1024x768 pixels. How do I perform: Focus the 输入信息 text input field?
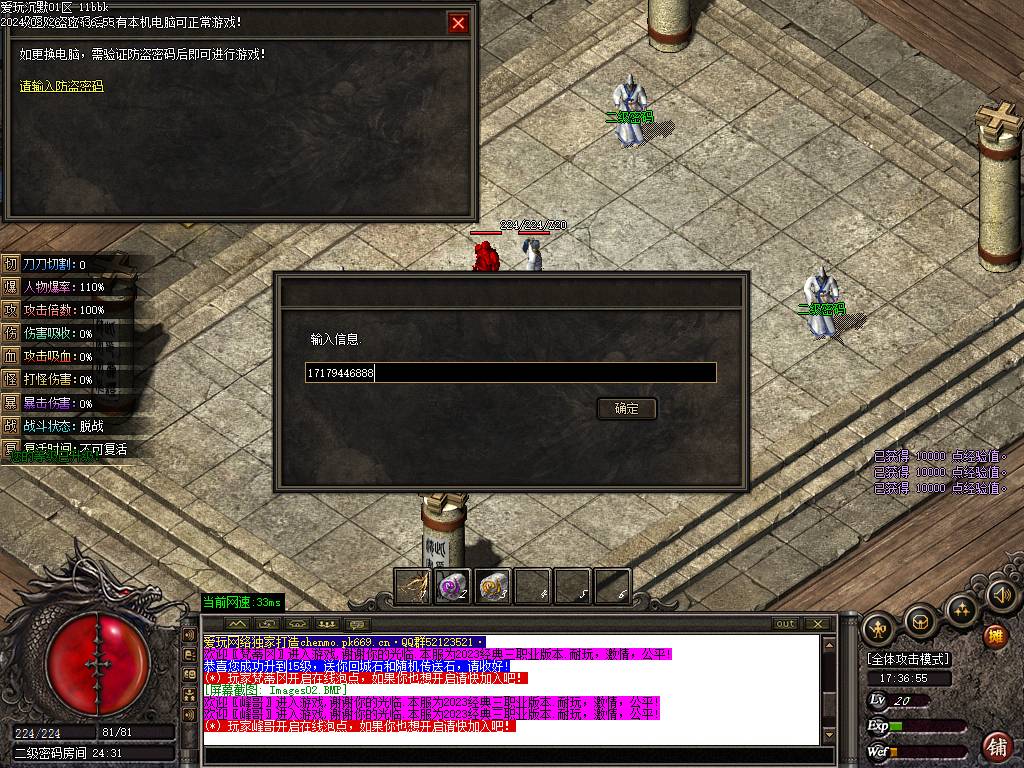click(510, 373)
